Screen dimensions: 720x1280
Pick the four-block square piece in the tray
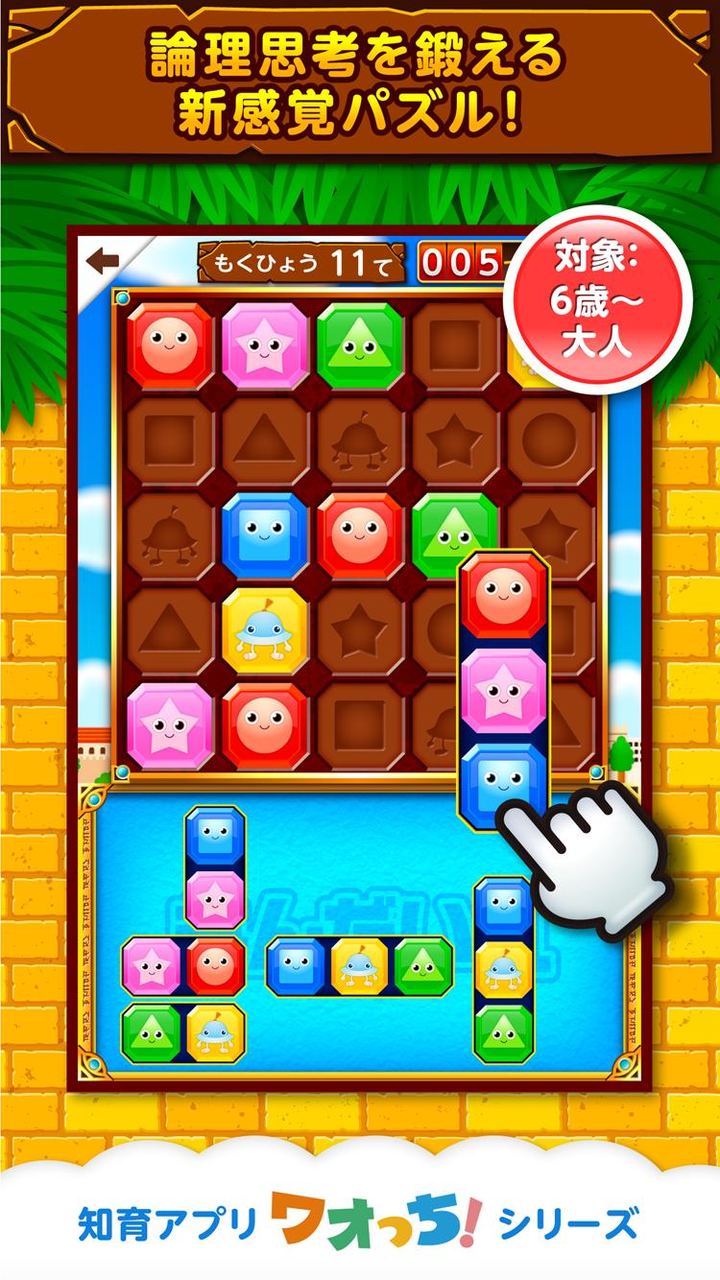point(183,999)
